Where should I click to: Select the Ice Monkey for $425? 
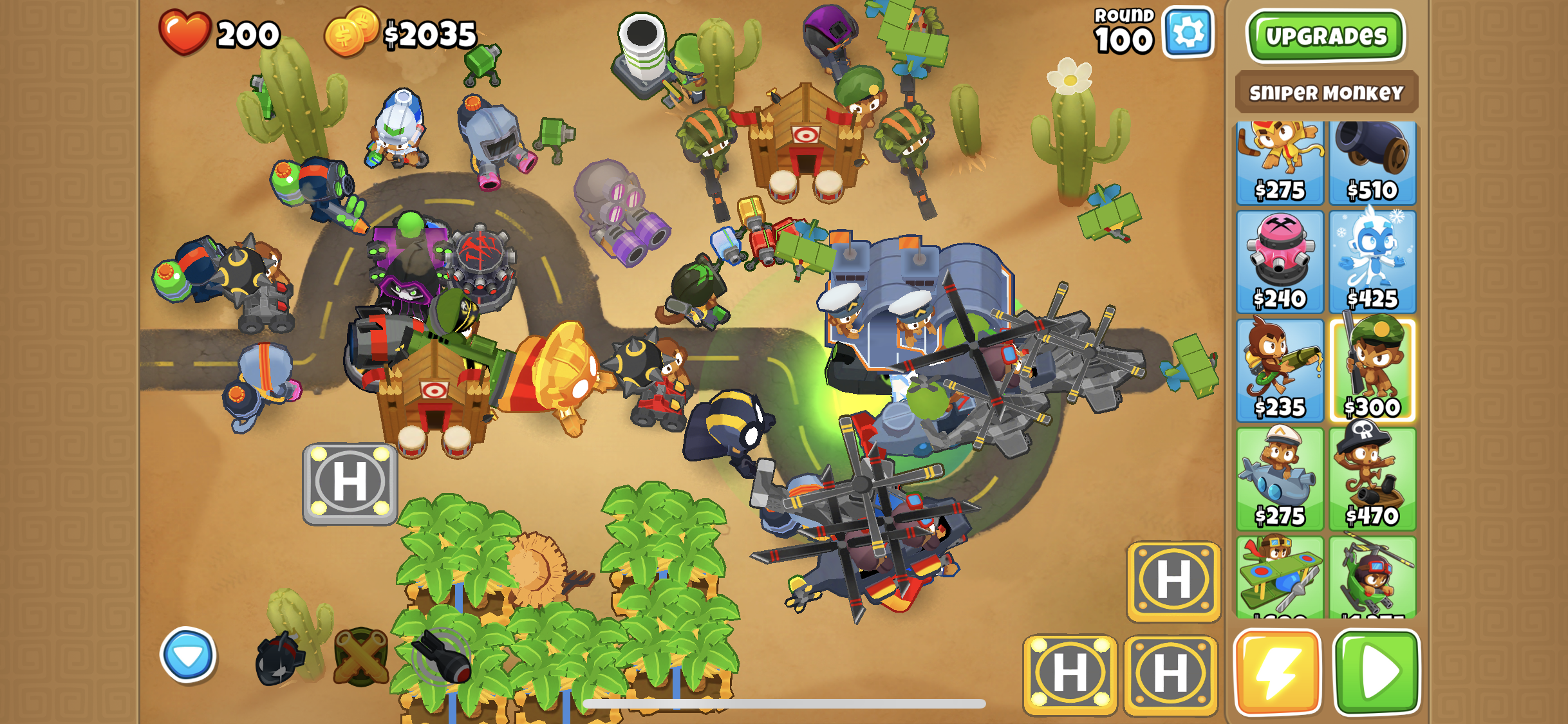(1372, 263)
